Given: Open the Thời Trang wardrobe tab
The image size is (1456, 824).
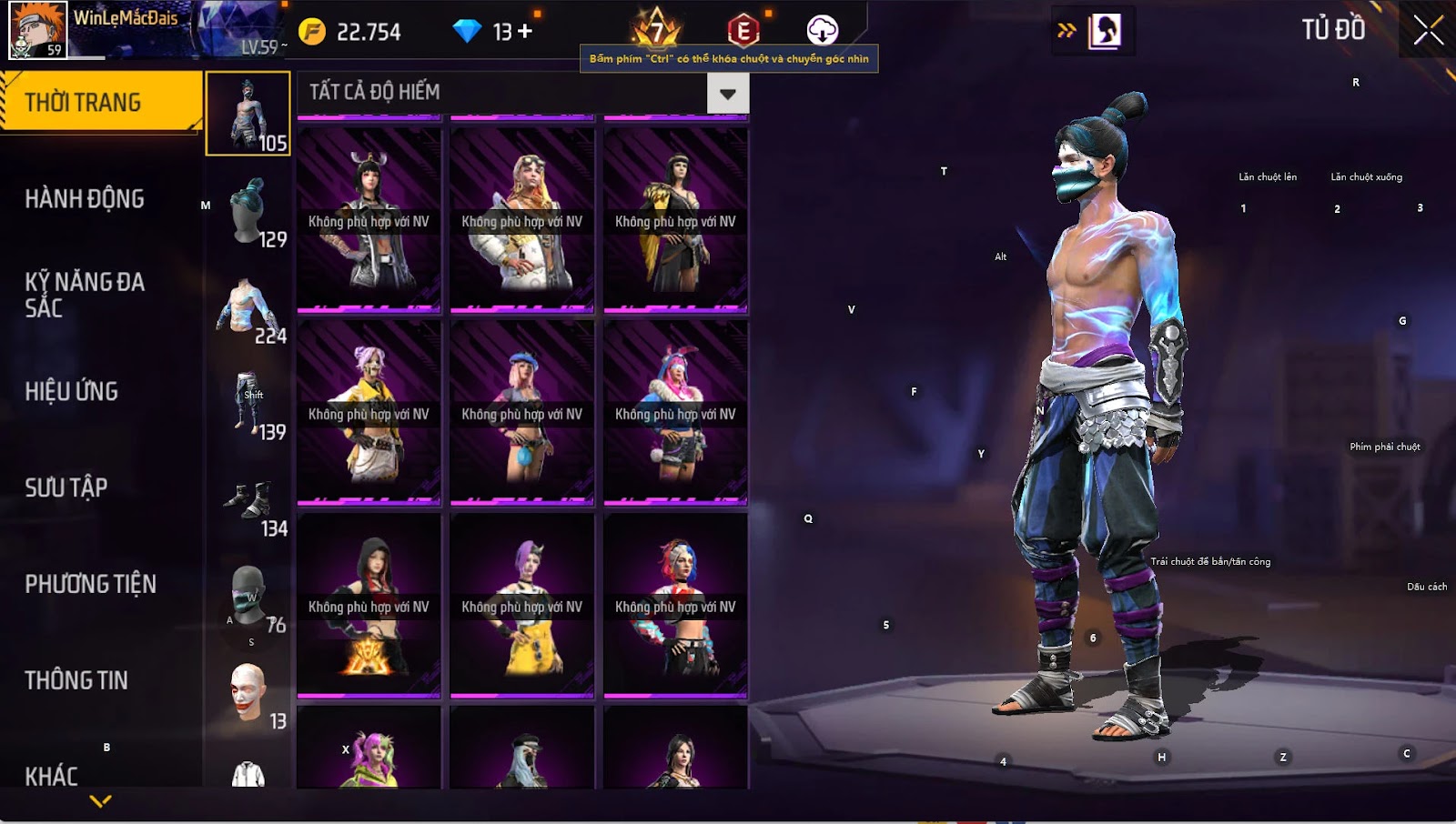Looking at the screenshot, I should point(100,102).
